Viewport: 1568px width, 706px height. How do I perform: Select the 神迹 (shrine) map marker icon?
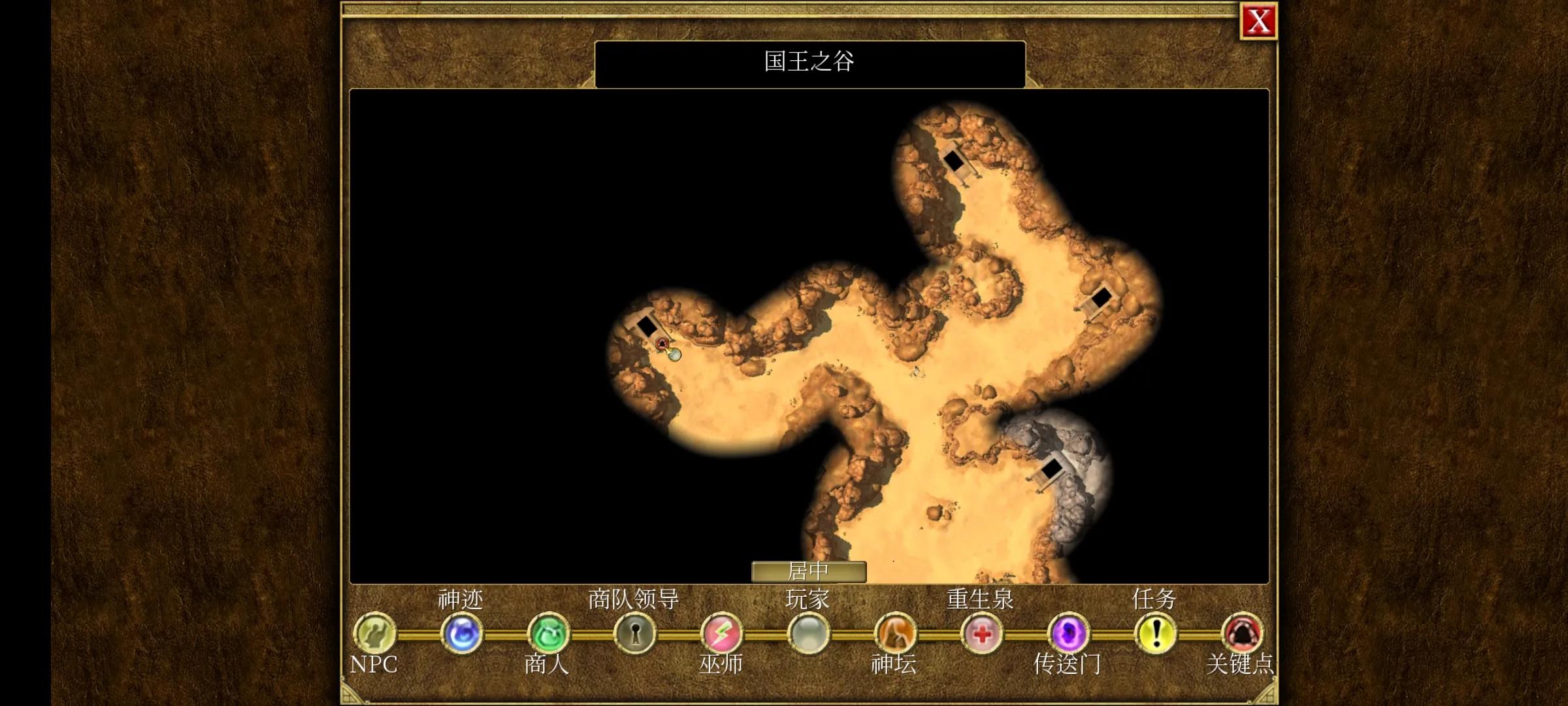pos(461,633)
